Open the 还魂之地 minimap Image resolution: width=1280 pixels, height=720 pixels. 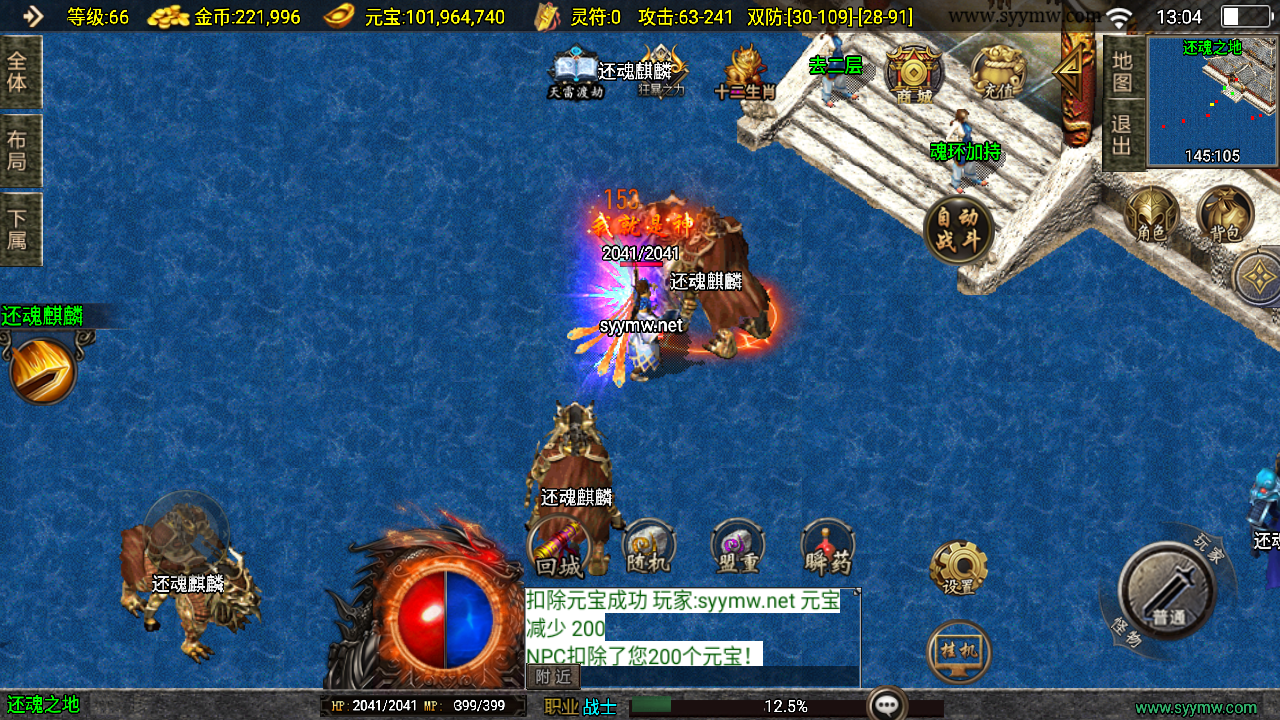(x=1212, y=100)
